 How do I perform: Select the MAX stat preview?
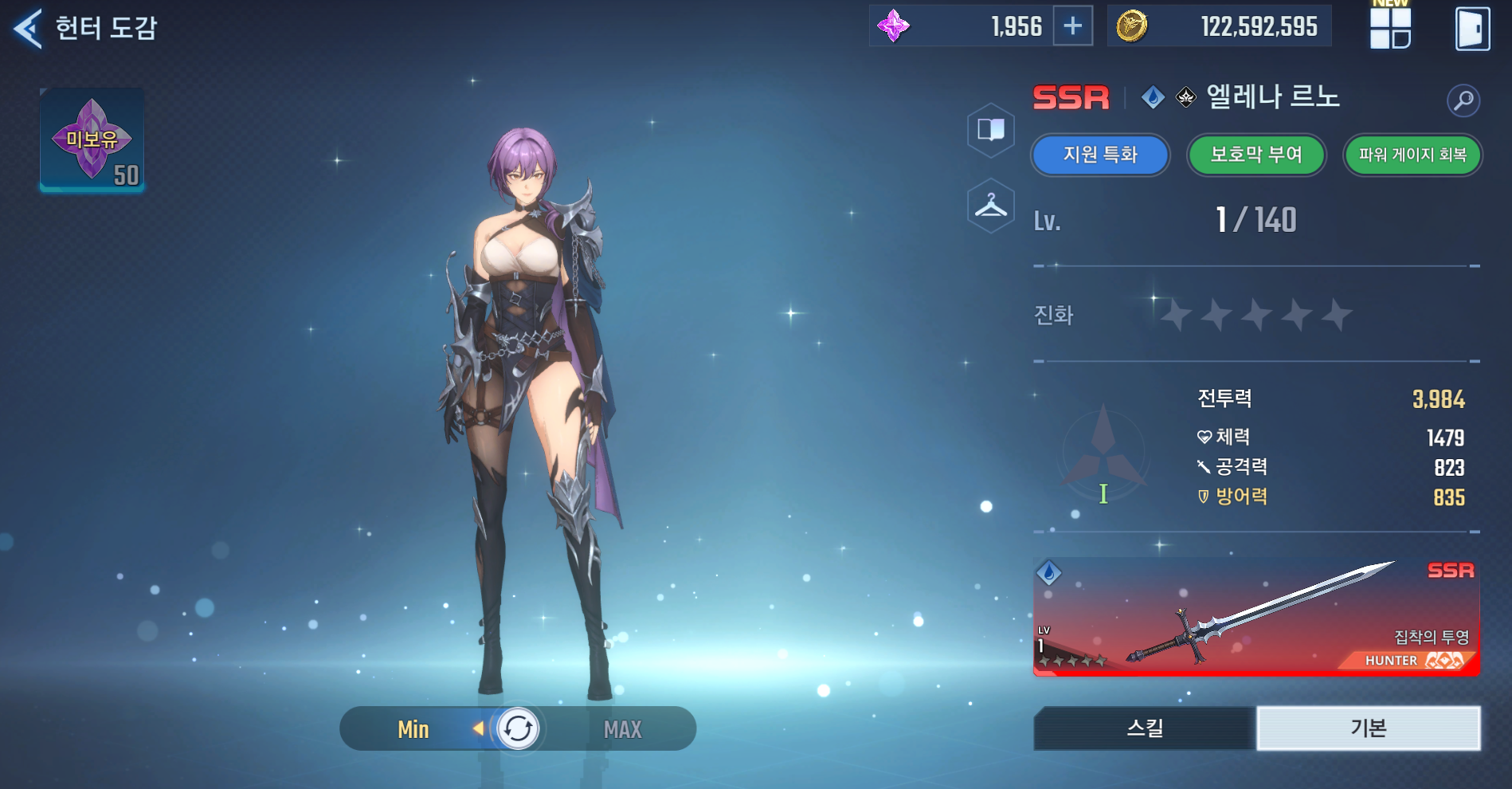[622, 729]
